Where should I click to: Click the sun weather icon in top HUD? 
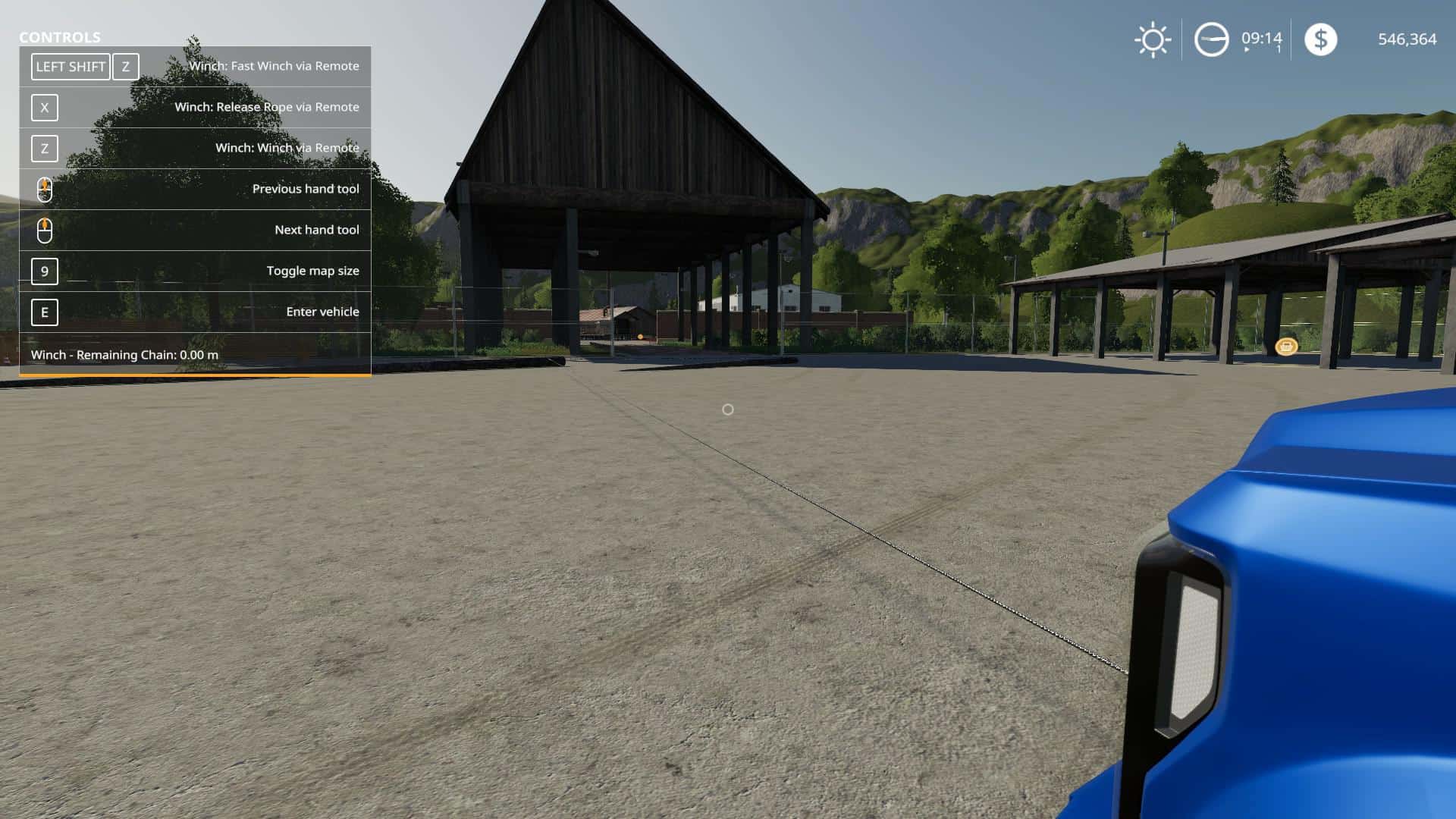1152,40
